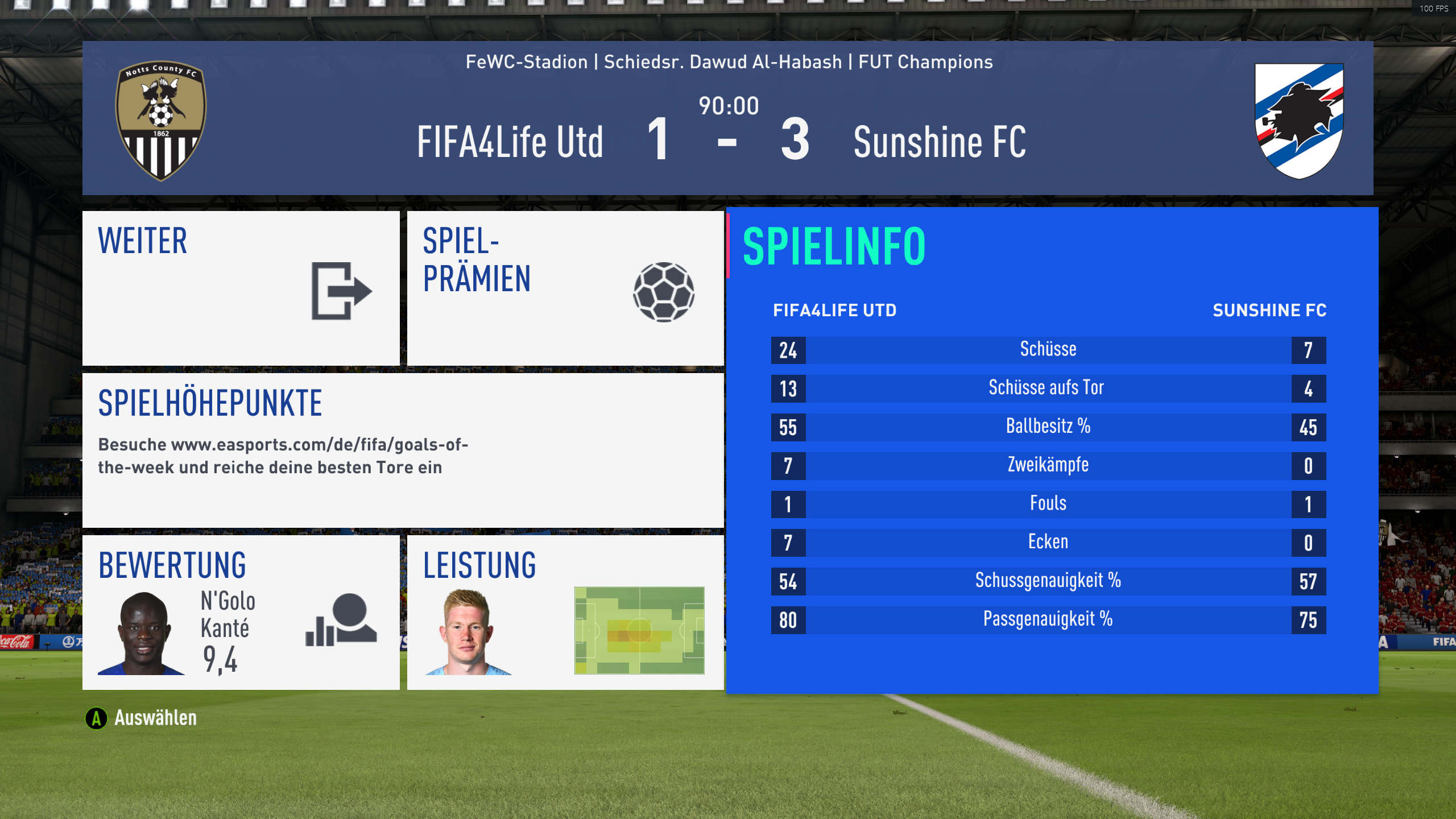Show the Spielinfo statistics panel
The width and height of the screenshot is (1456, 819).
coord(1051,449)
